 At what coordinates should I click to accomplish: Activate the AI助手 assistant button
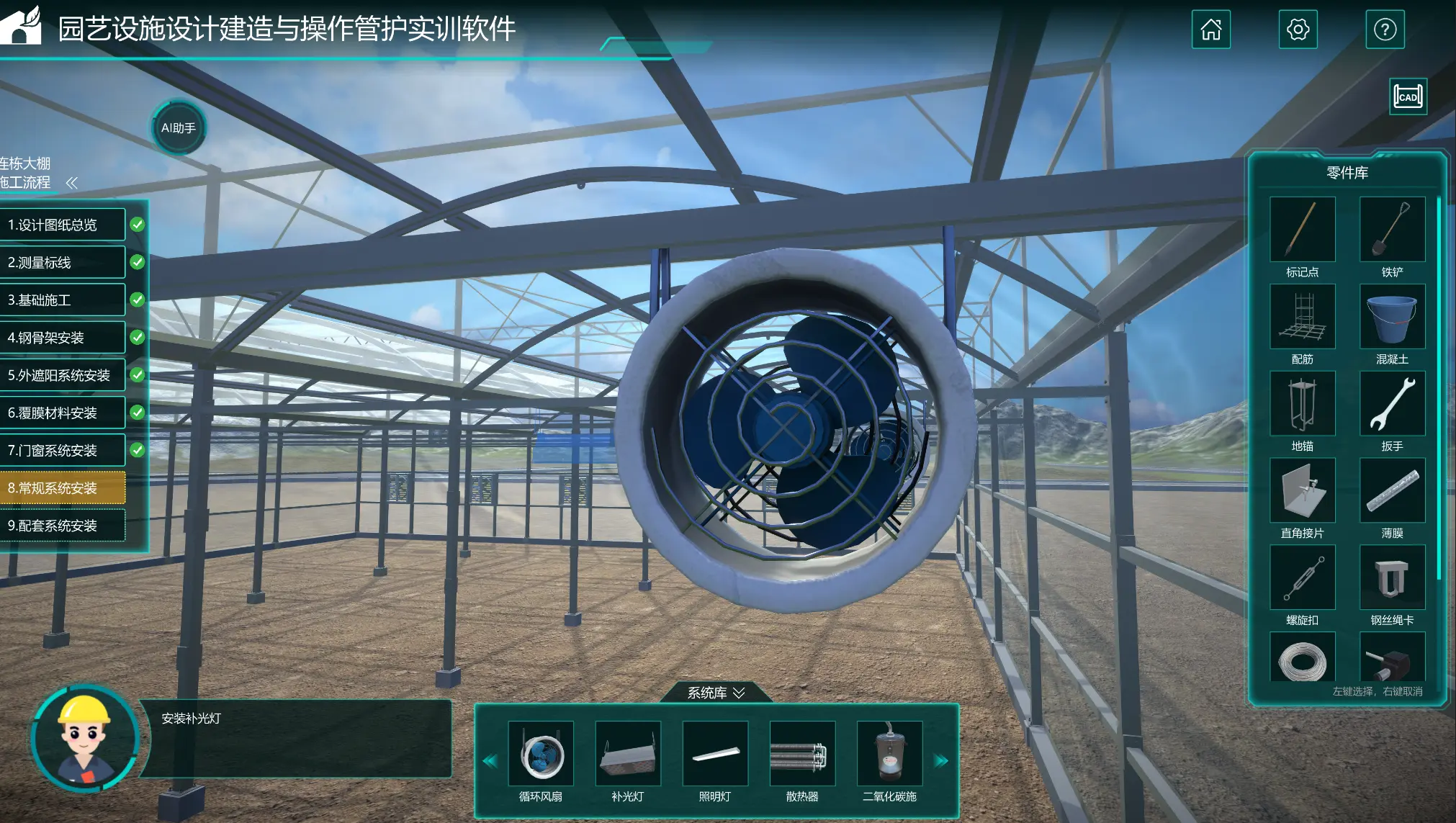pos(178,128)
